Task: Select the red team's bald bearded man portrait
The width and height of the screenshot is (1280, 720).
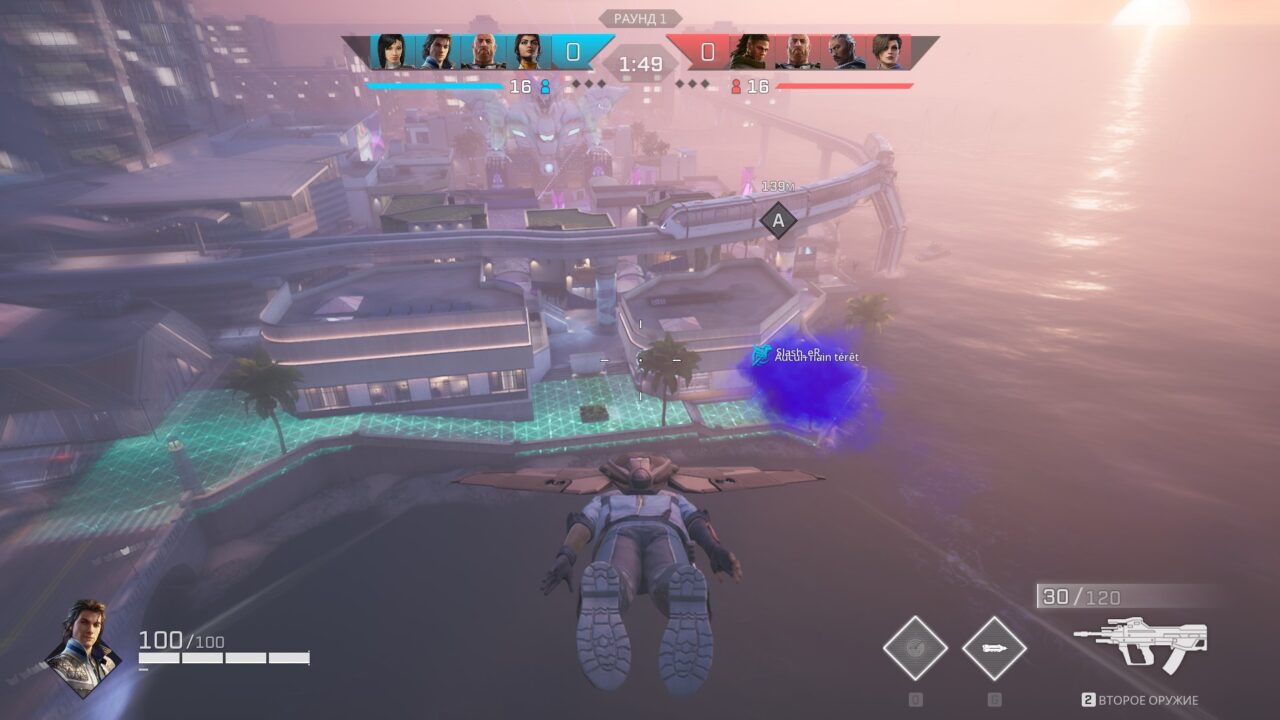Action: (797, 52)
